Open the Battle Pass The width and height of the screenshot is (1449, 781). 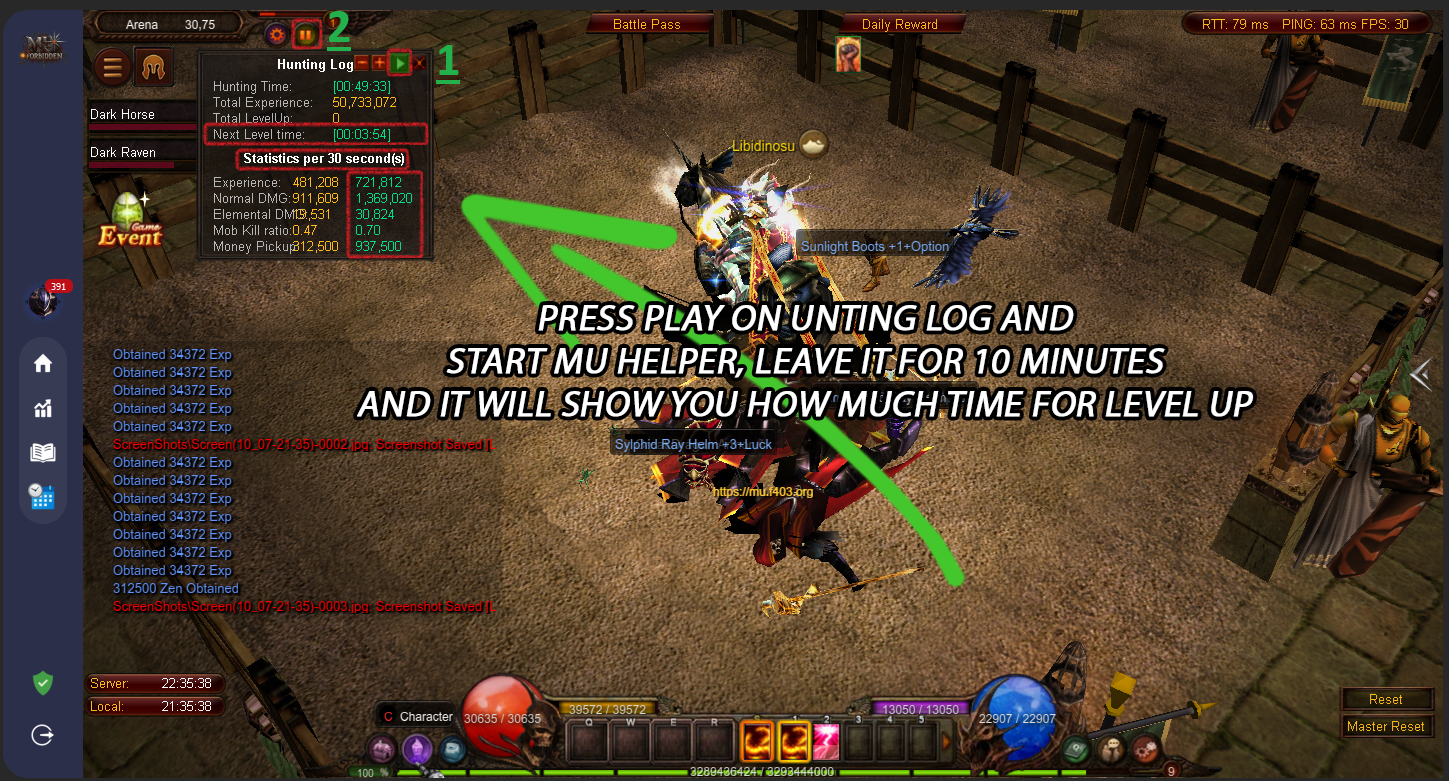coord(646,24)
